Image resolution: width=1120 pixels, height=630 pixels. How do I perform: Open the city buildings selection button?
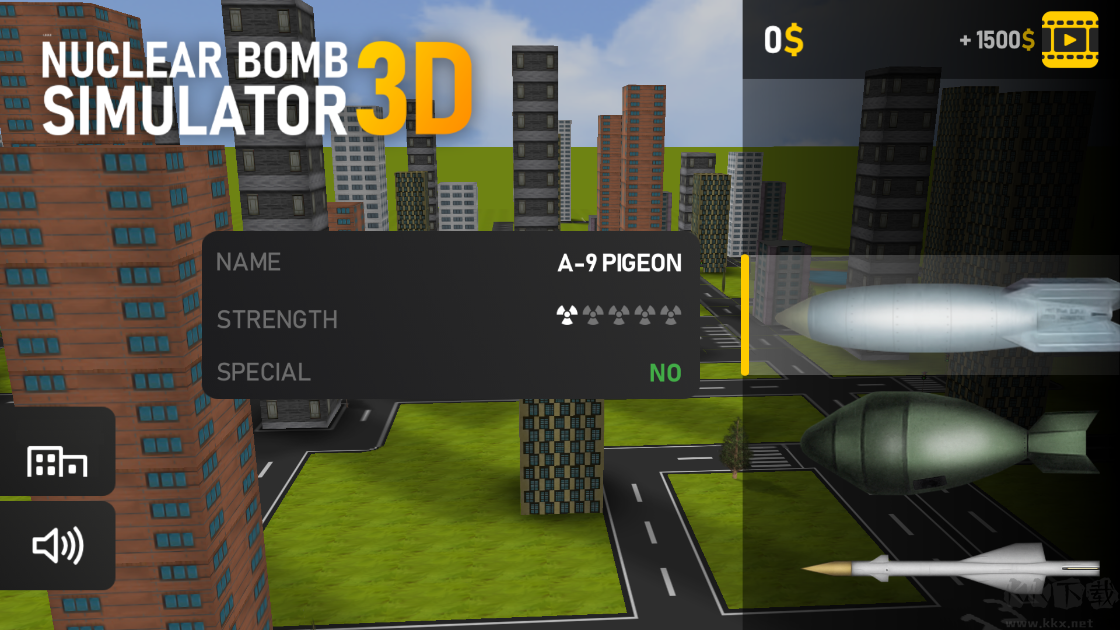pyautogui.click(x=57, y=462)
